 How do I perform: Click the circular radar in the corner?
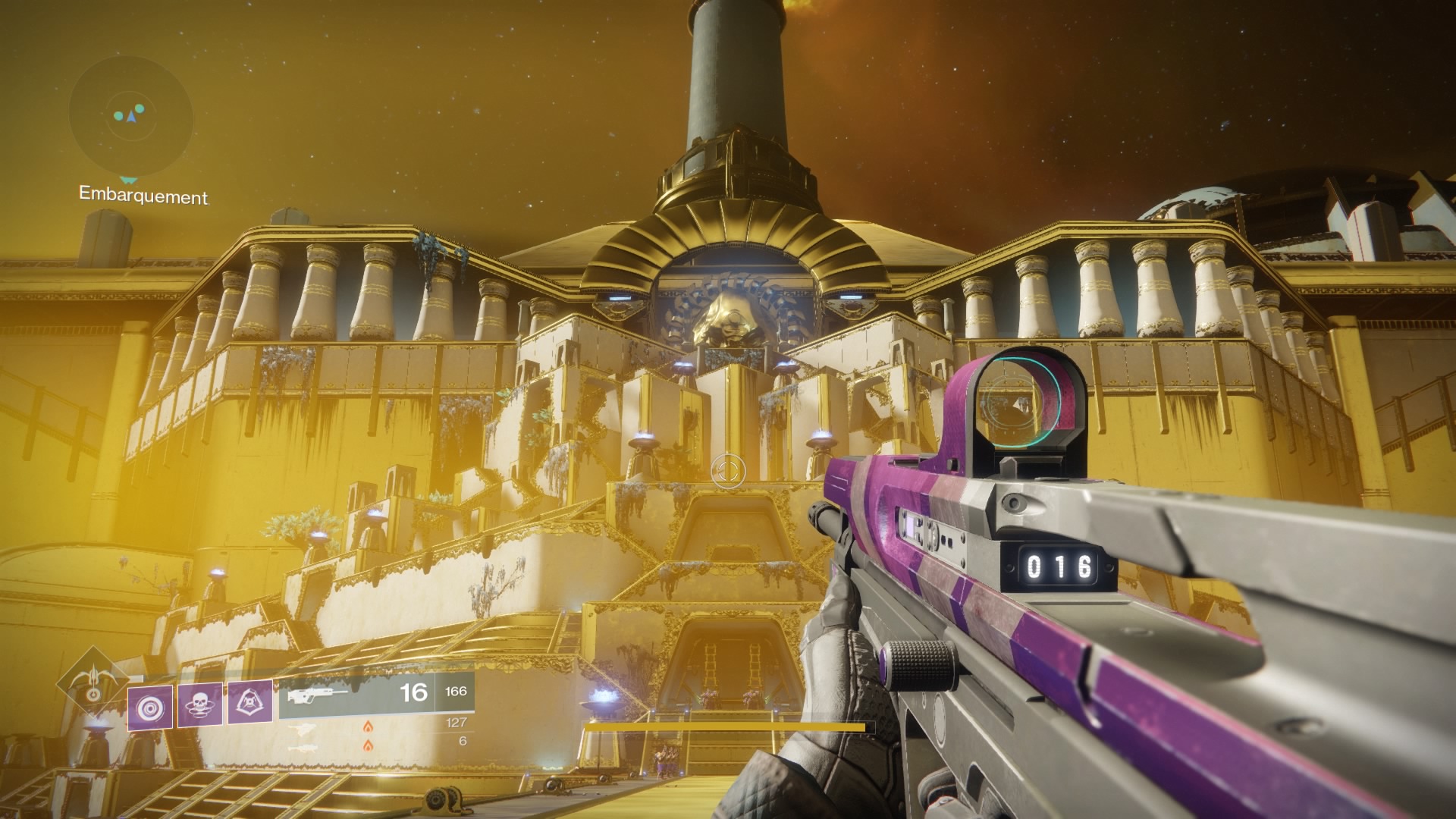(x=131, y=116)
